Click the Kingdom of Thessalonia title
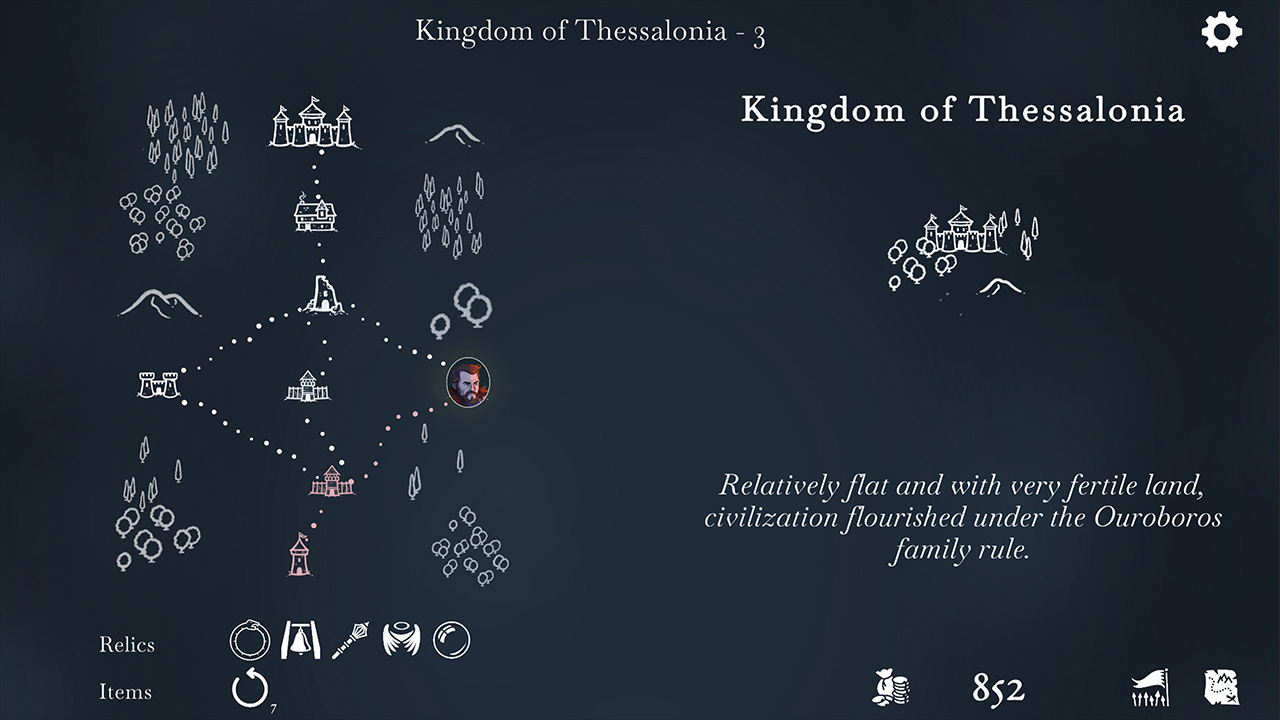The height and width of the screenshot is (720, 1280). (963, 111)
